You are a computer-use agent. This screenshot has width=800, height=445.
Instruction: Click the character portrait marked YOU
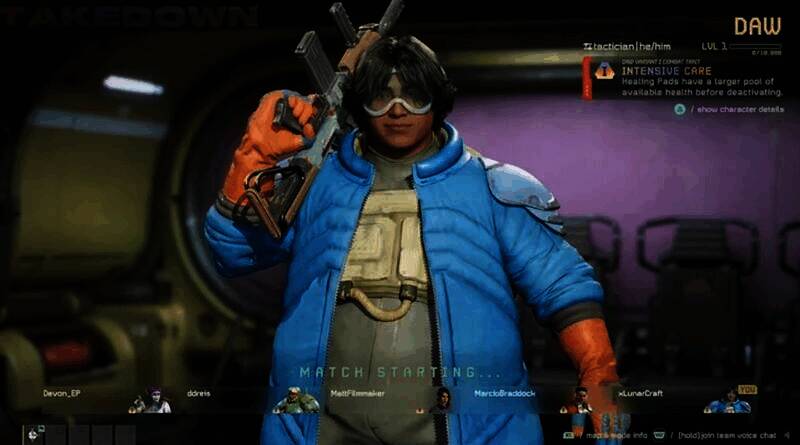coord(728,401)
